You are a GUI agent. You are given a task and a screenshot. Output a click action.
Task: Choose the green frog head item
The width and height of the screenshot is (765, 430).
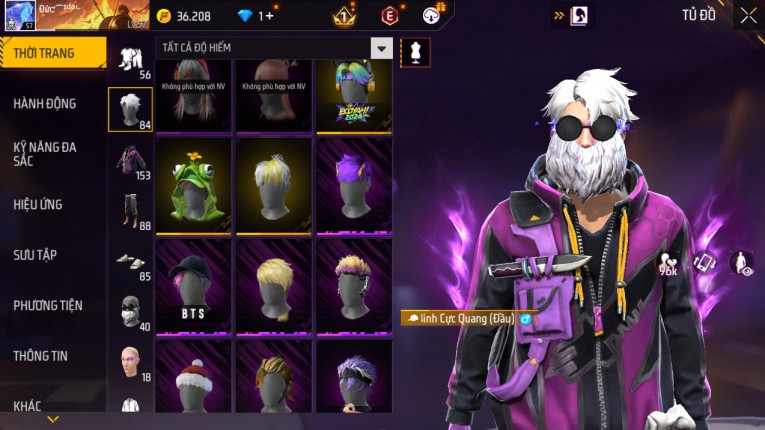(194, 186)
